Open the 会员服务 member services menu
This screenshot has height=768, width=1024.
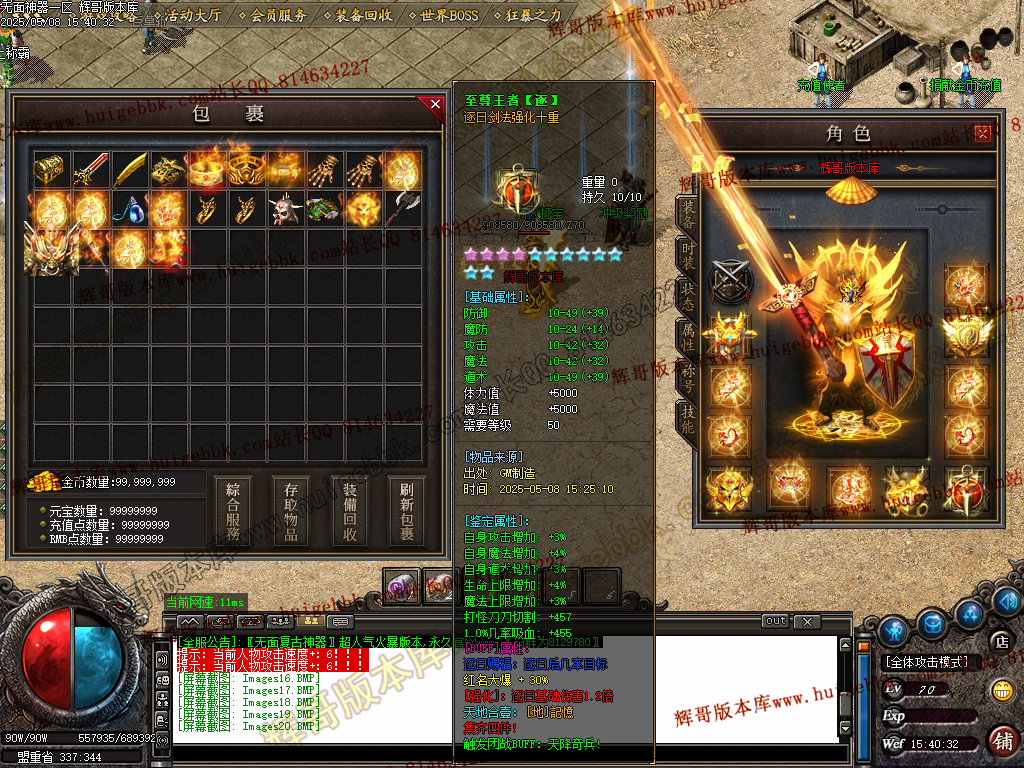coord(279,16)
